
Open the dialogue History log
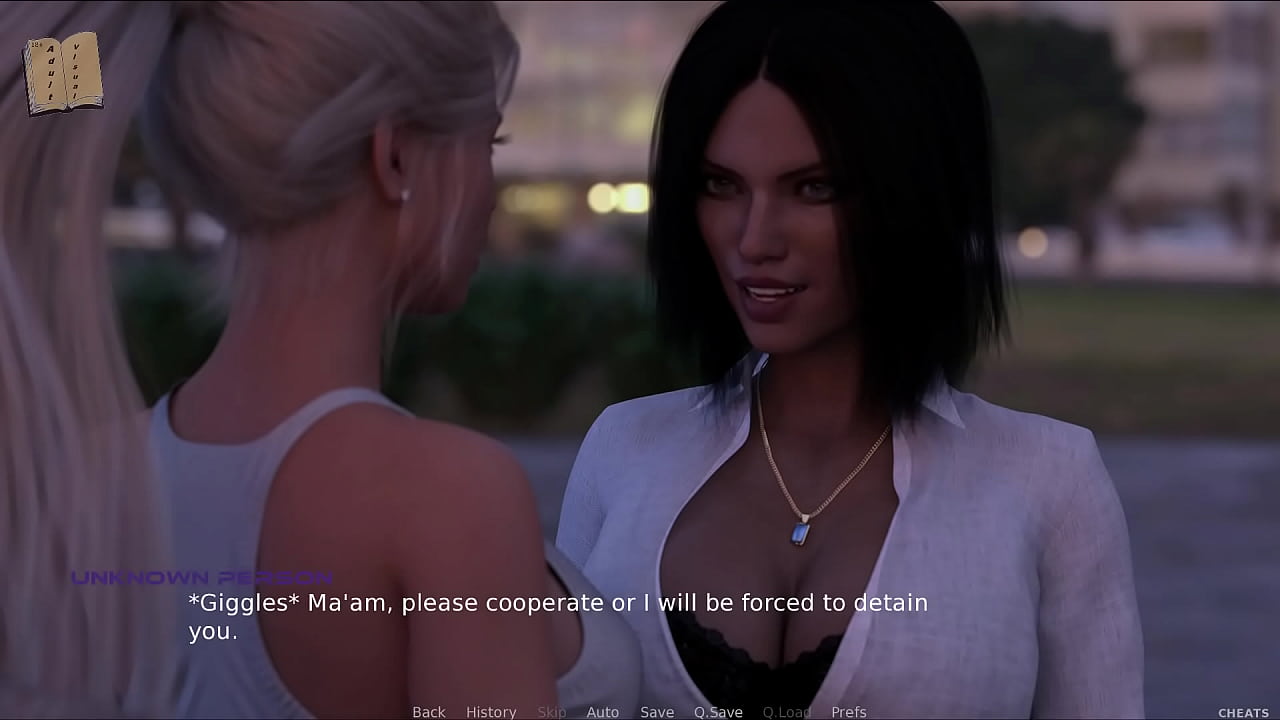(x=491, y=712)
